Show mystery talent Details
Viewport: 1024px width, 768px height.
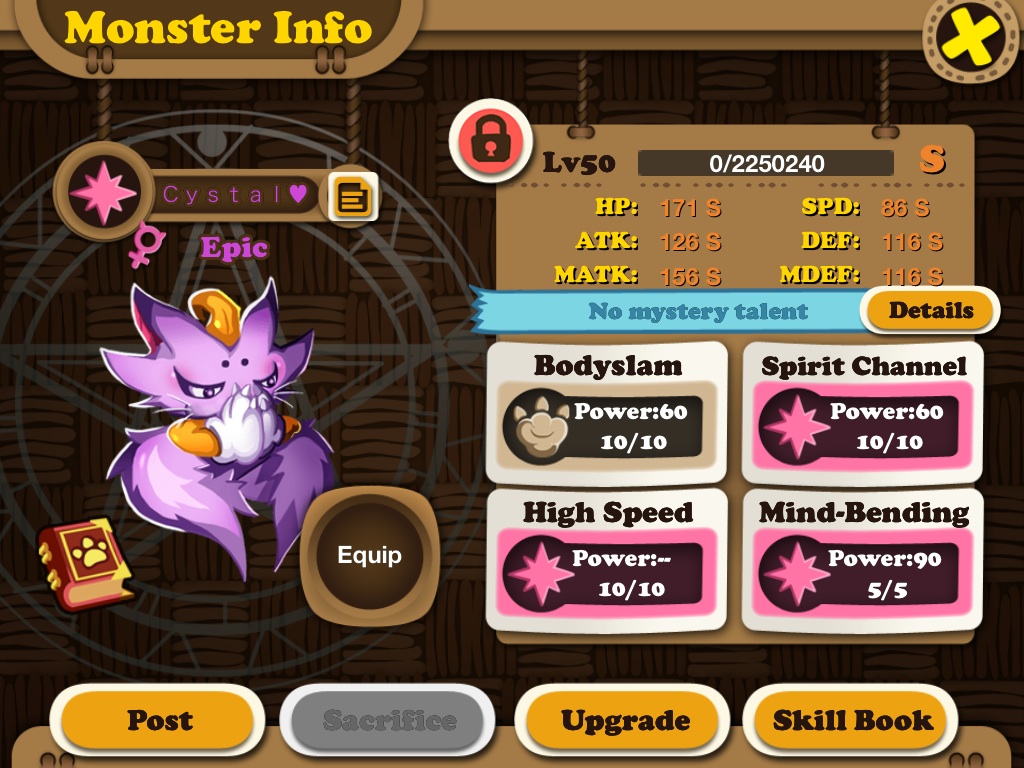[x=930, y=311]
